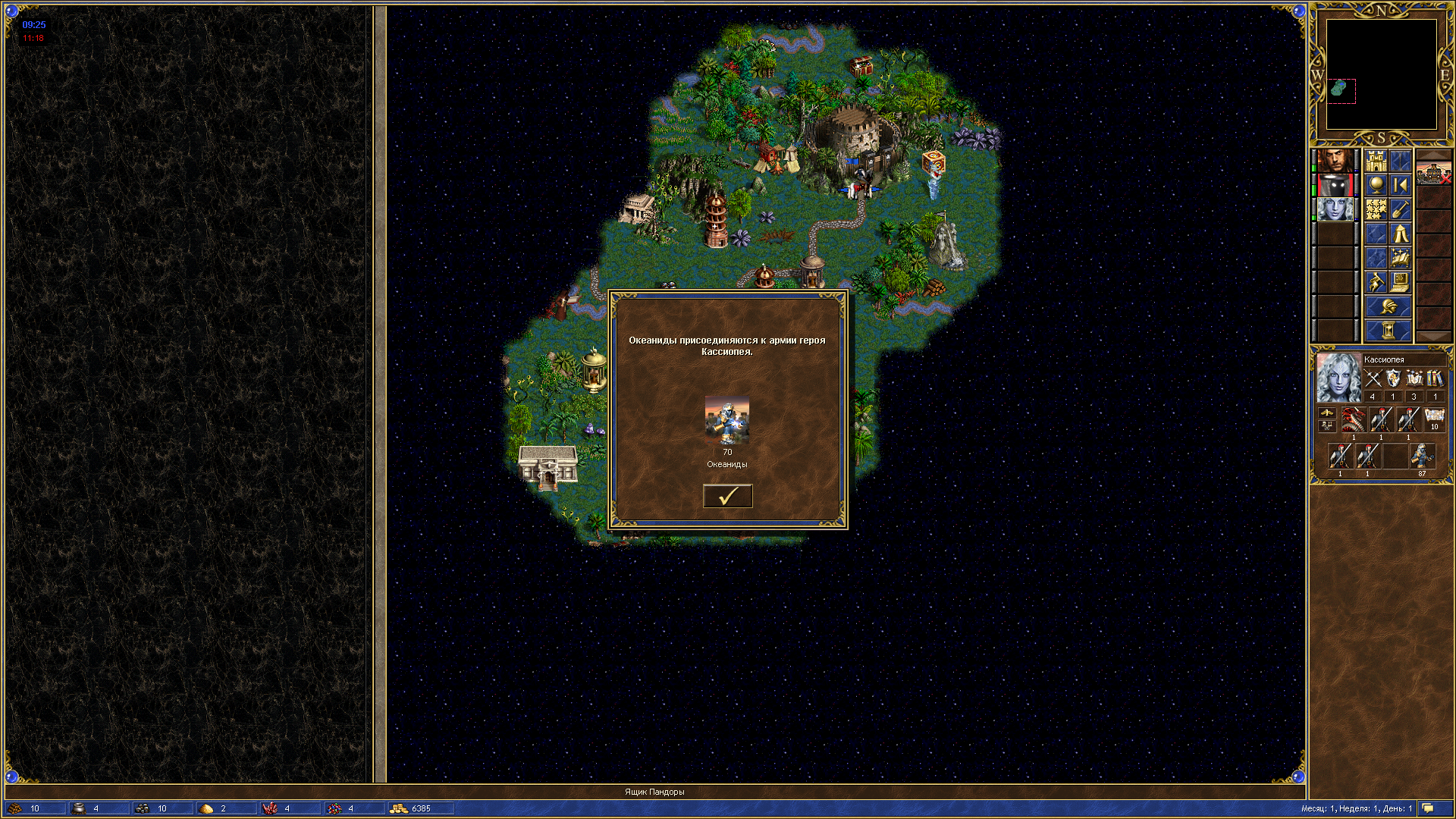Image resolution: width=1456 pixels, height=819 pixels.
Task: Select the town thumbnail in town list
Action: (1433, 172)
